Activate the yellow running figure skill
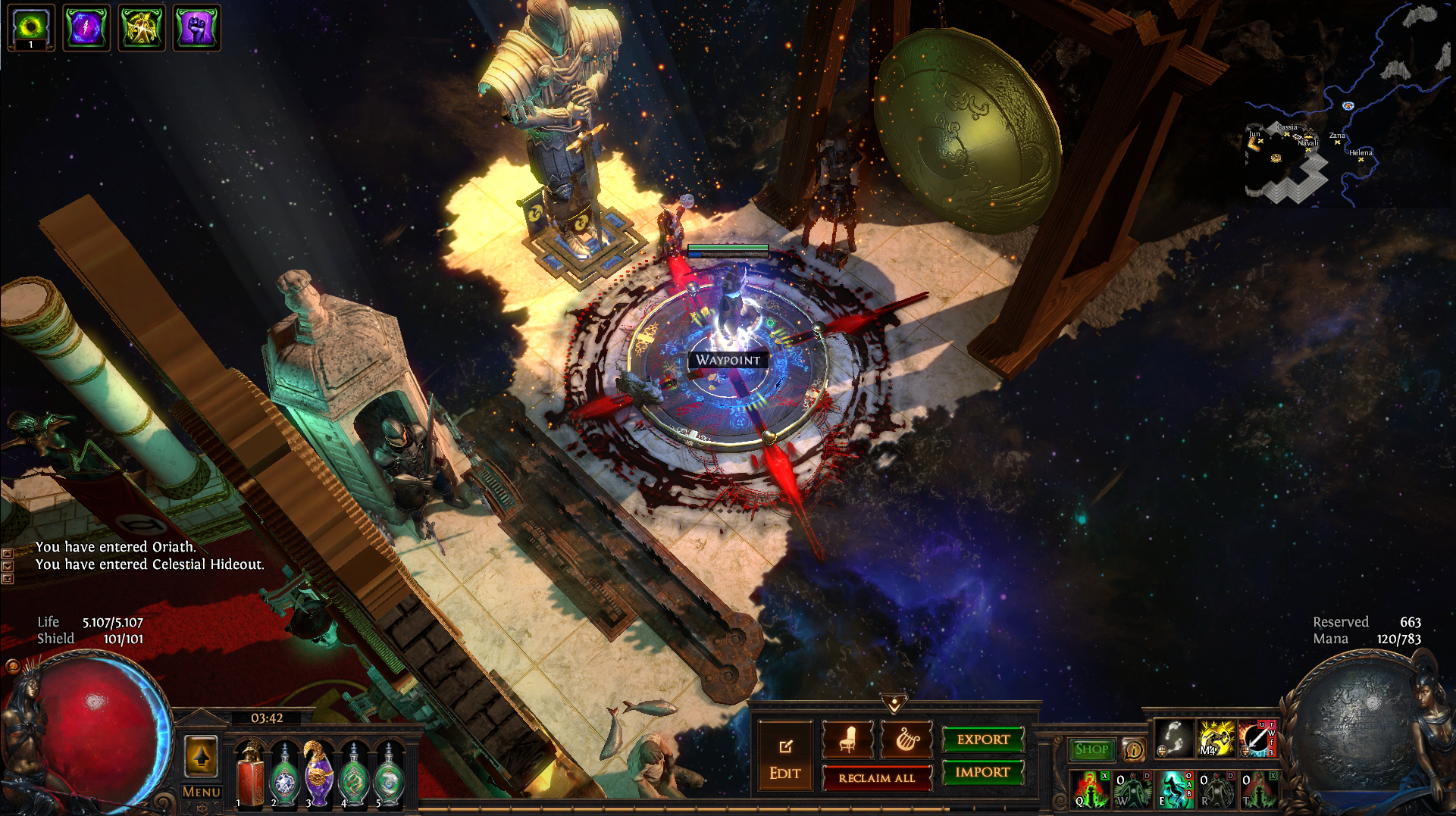Viewport: 1456px width, 816px height. [1216, 738]
